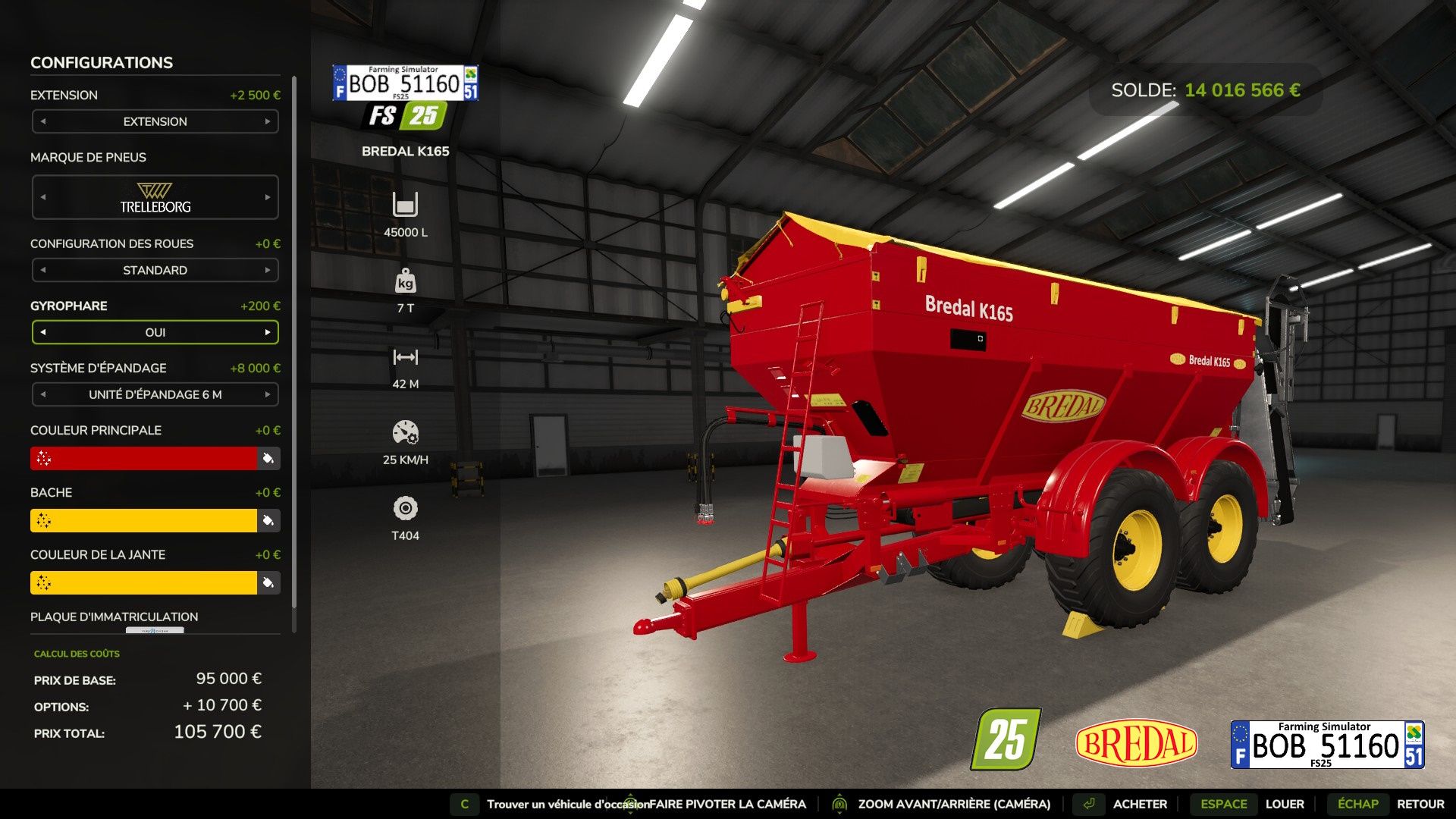Click the right arrow of Extension option

point(268,121)
